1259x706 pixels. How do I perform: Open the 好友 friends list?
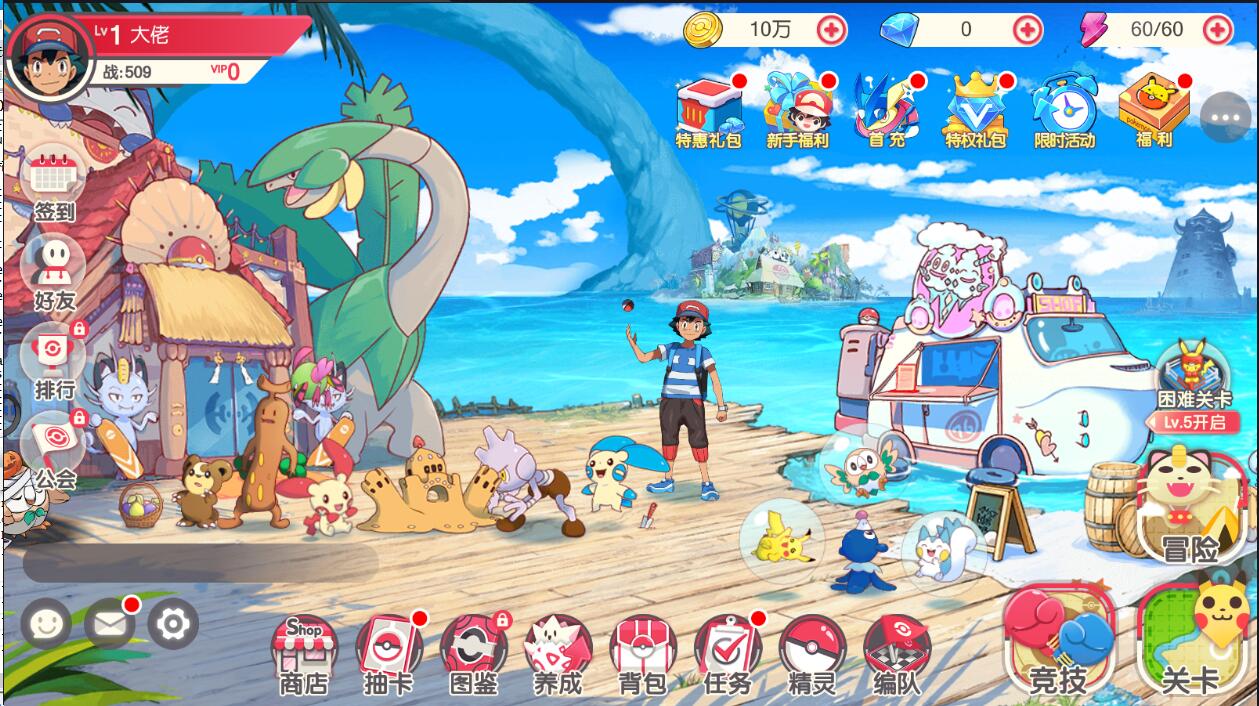(54, 270)
